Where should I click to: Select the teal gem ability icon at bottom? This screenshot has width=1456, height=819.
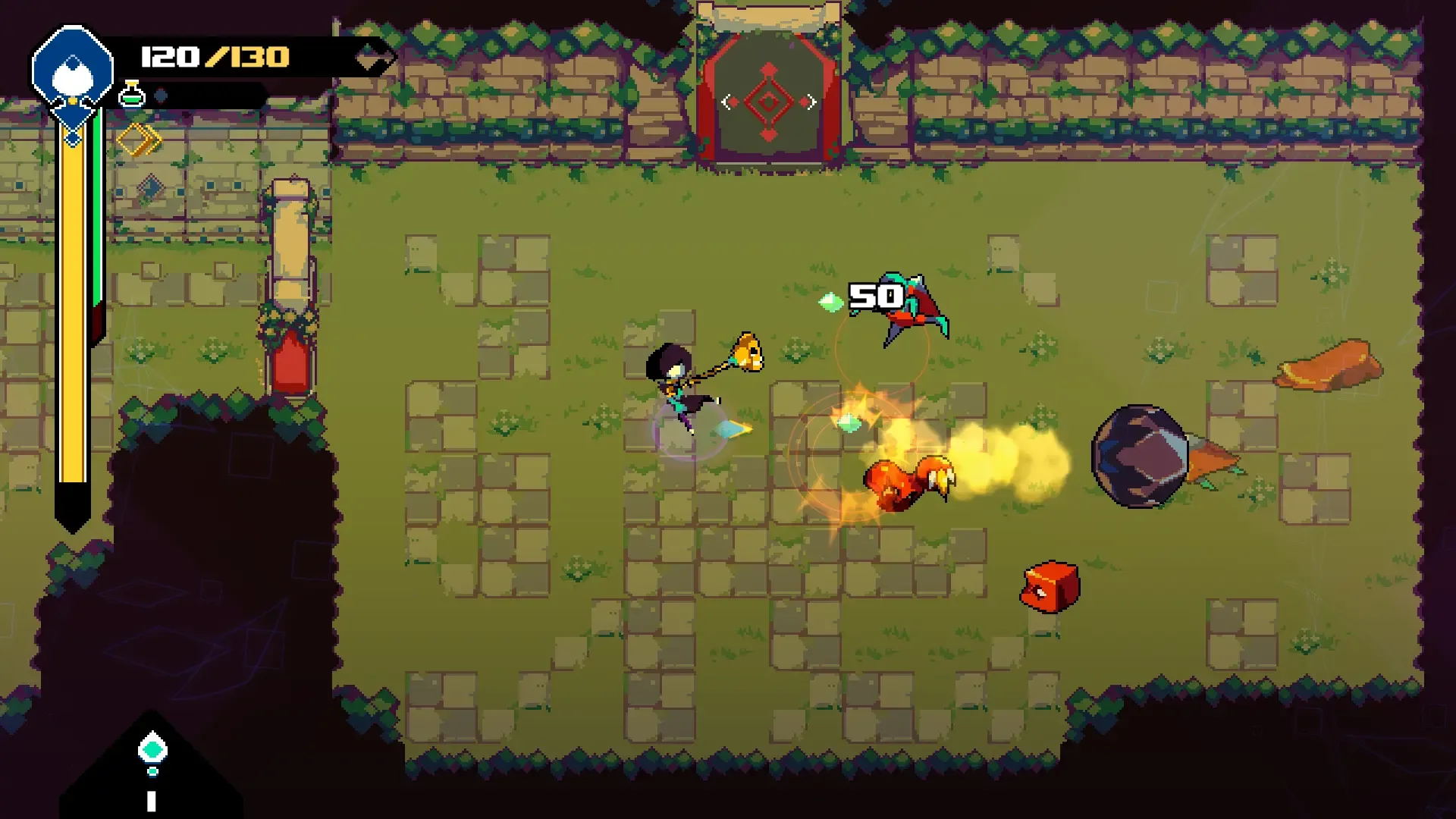point(152,748)
